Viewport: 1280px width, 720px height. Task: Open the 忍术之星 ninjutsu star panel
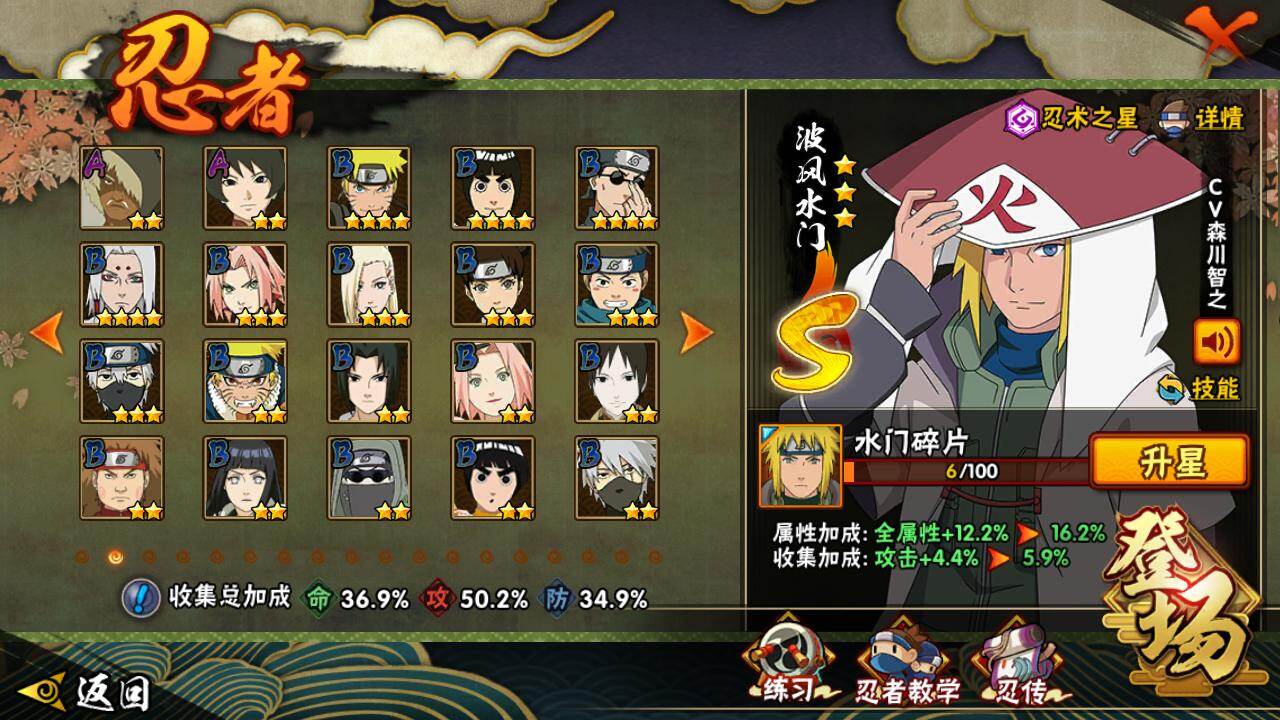(1072, 118)
